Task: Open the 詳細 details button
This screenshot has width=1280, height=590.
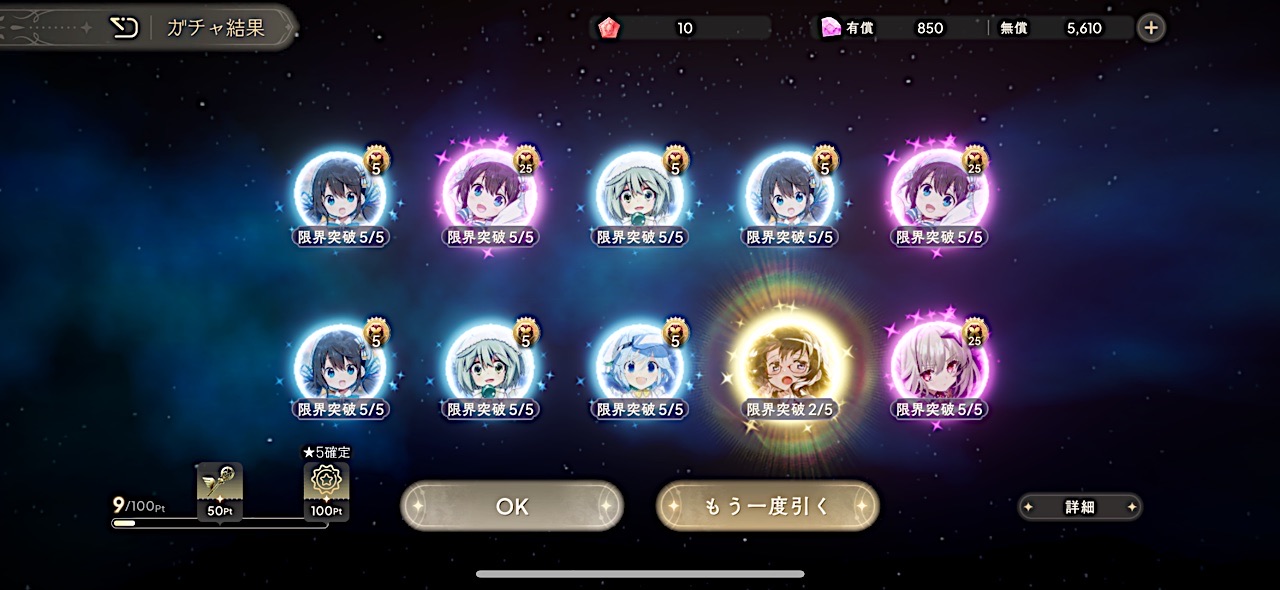Action: point(1080,507)
